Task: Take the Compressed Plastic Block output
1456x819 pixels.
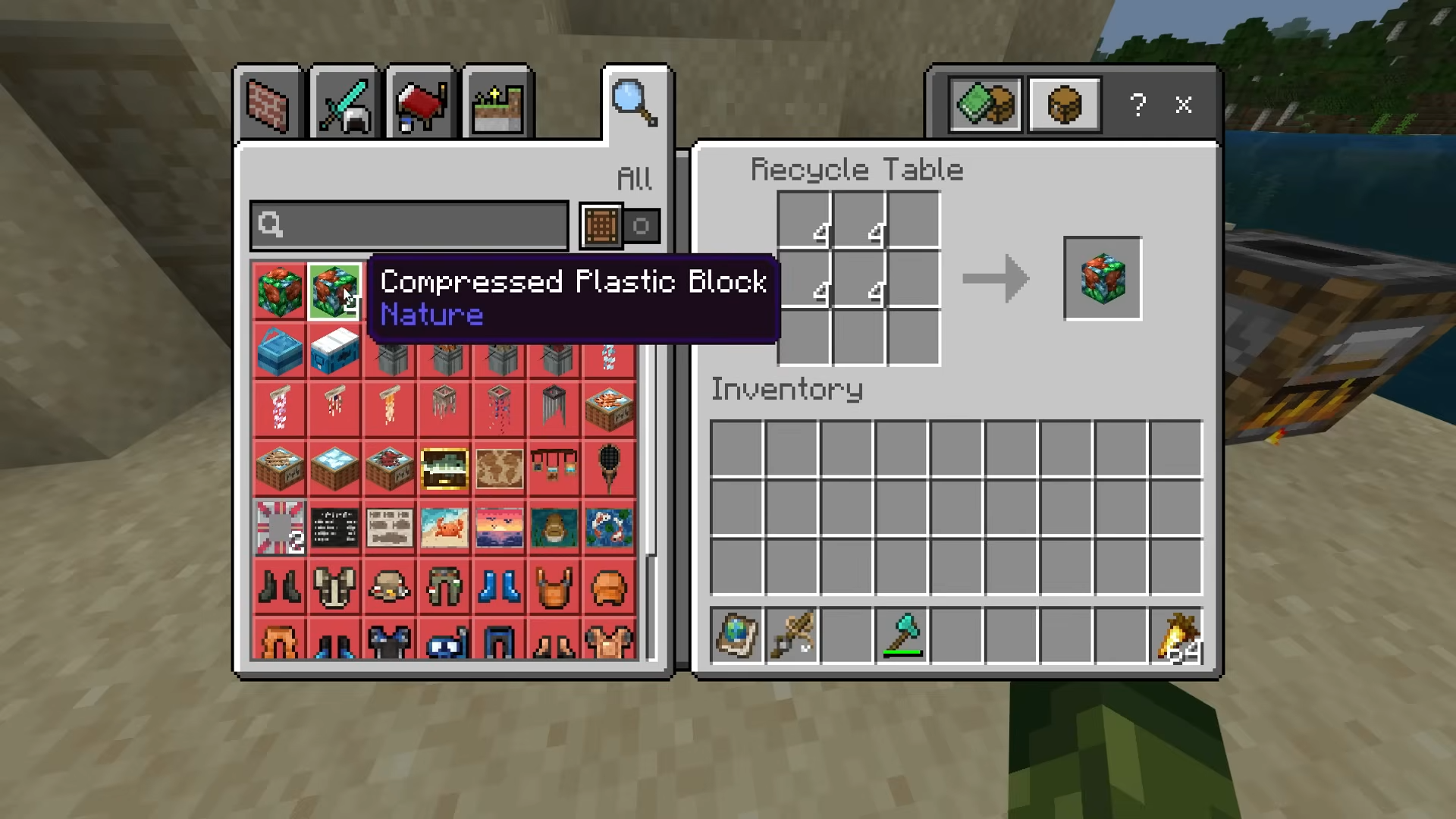Action: click(1103, 278)
